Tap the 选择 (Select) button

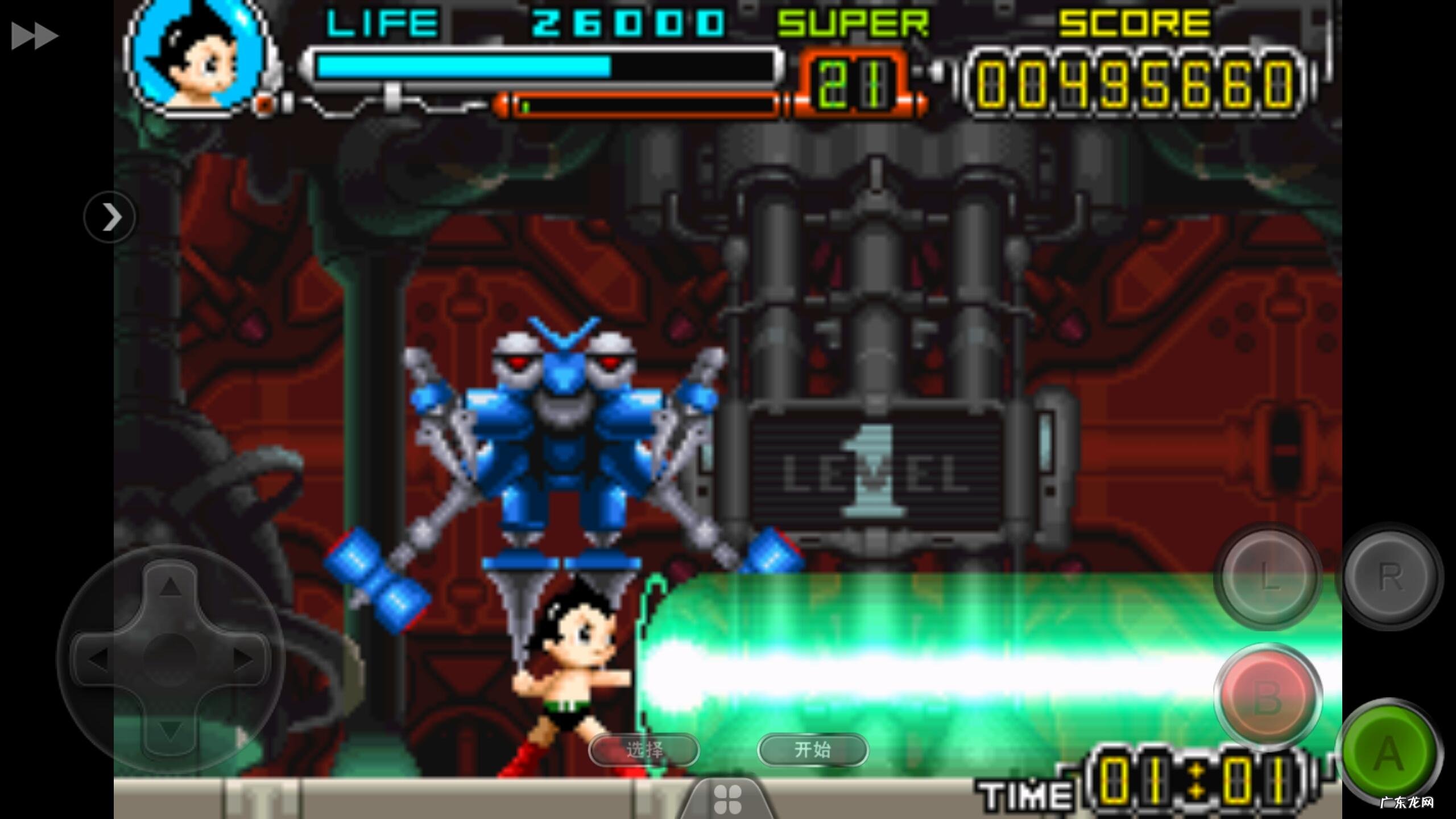644,750
